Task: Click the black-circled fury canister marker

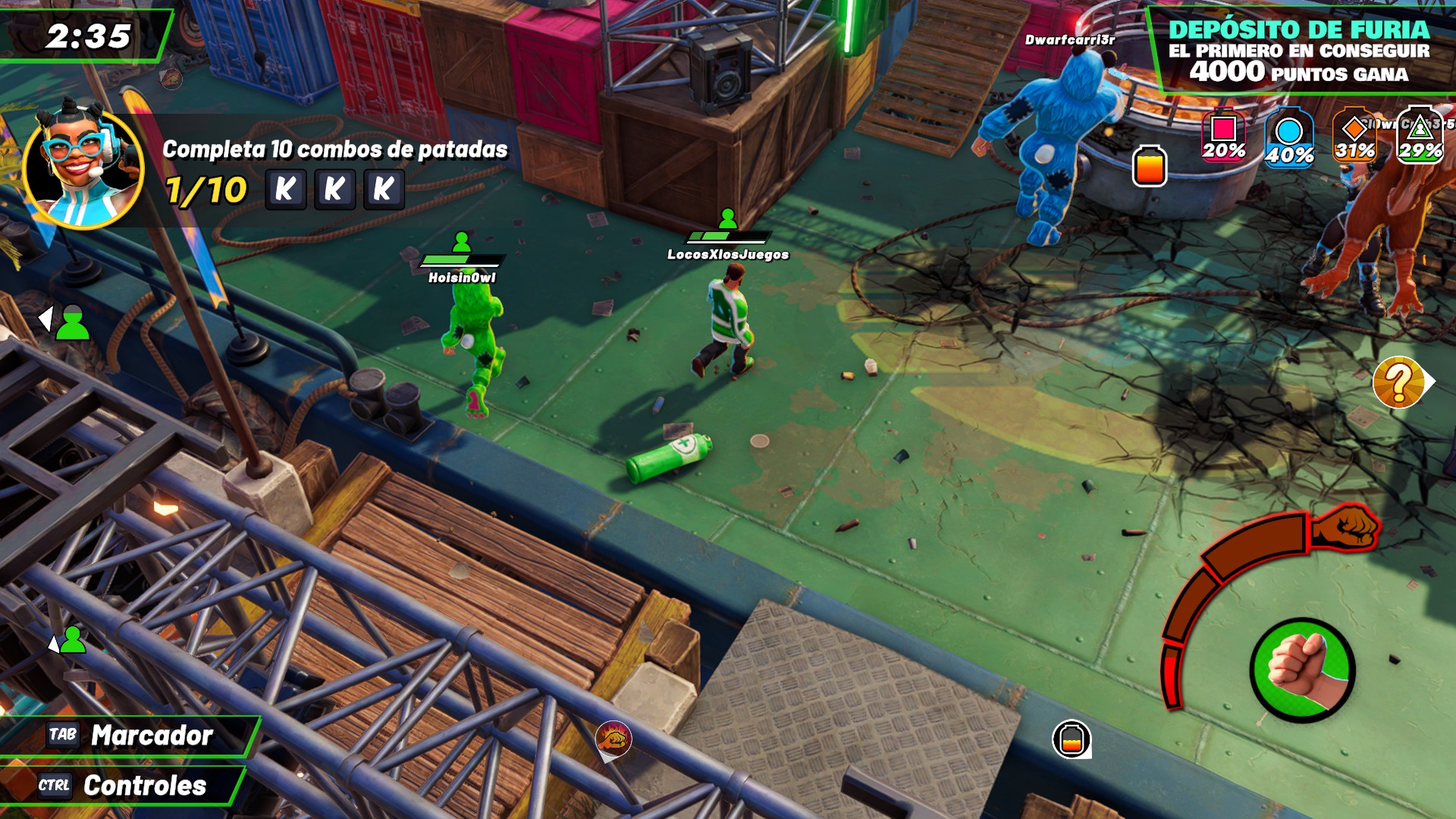Action: pyautogui.click(x=1072, y=739)
